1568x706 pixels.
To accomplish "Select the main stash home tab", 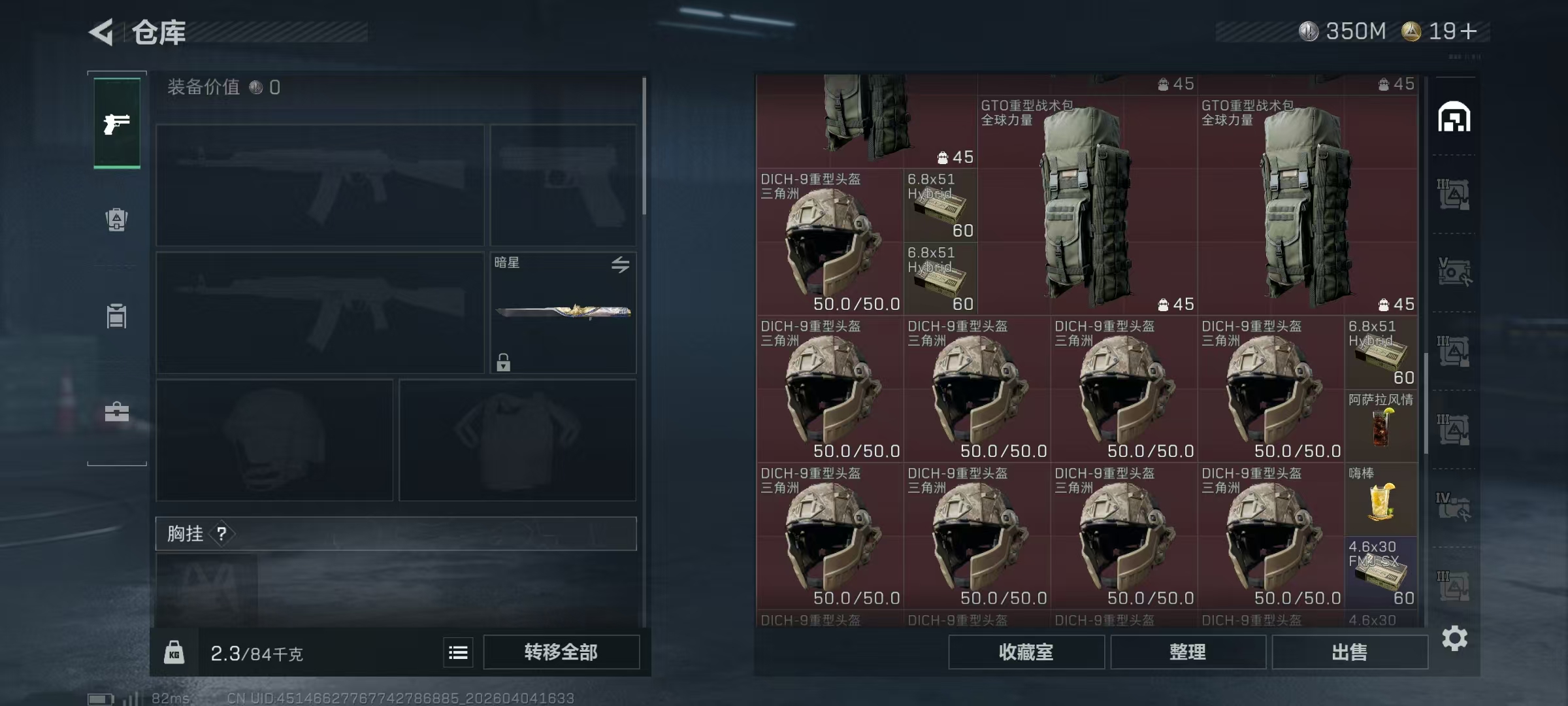I will [1454, 118].
